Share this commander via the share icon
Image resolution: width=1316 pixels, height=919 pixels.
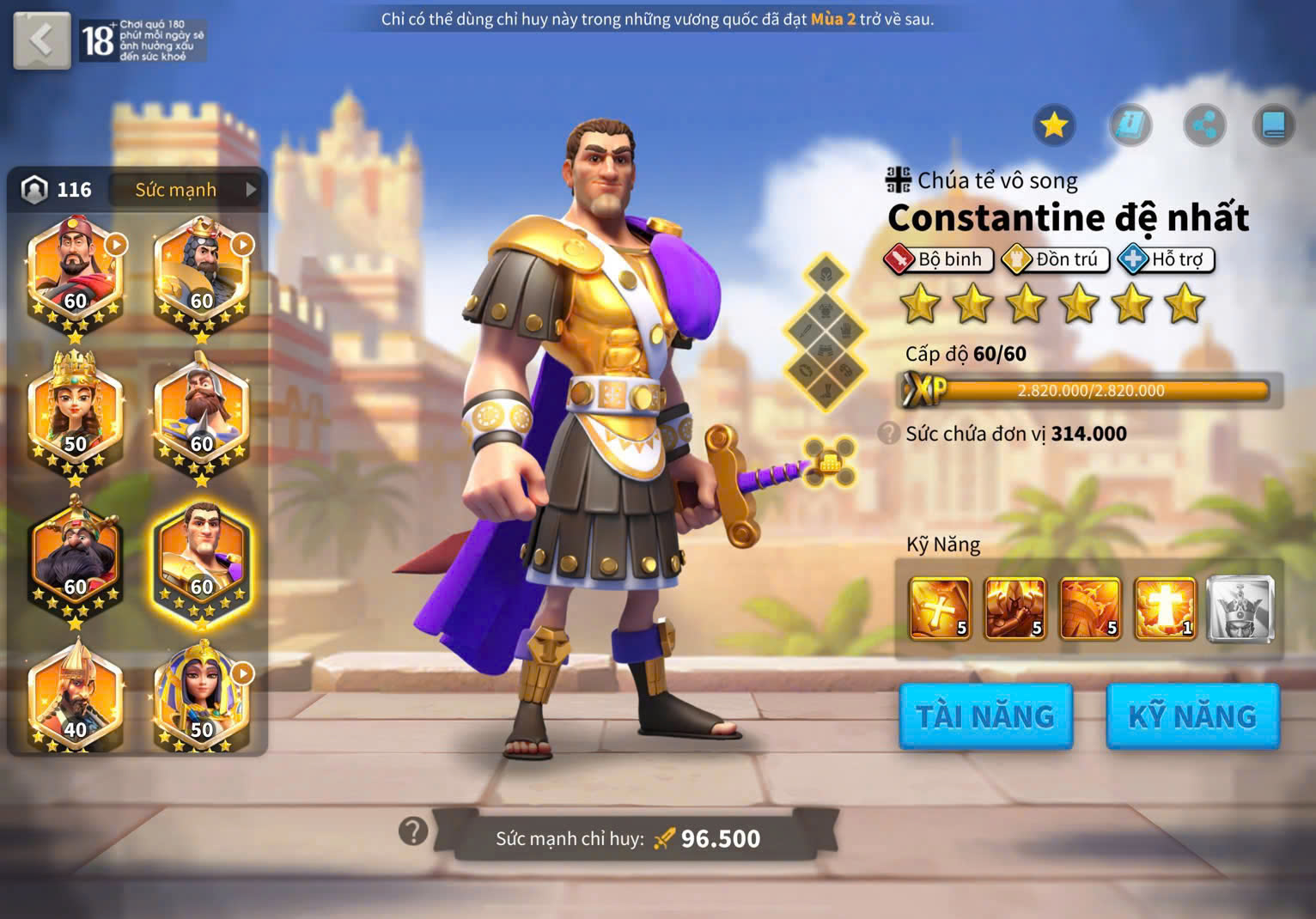(x=1204, y=126)
